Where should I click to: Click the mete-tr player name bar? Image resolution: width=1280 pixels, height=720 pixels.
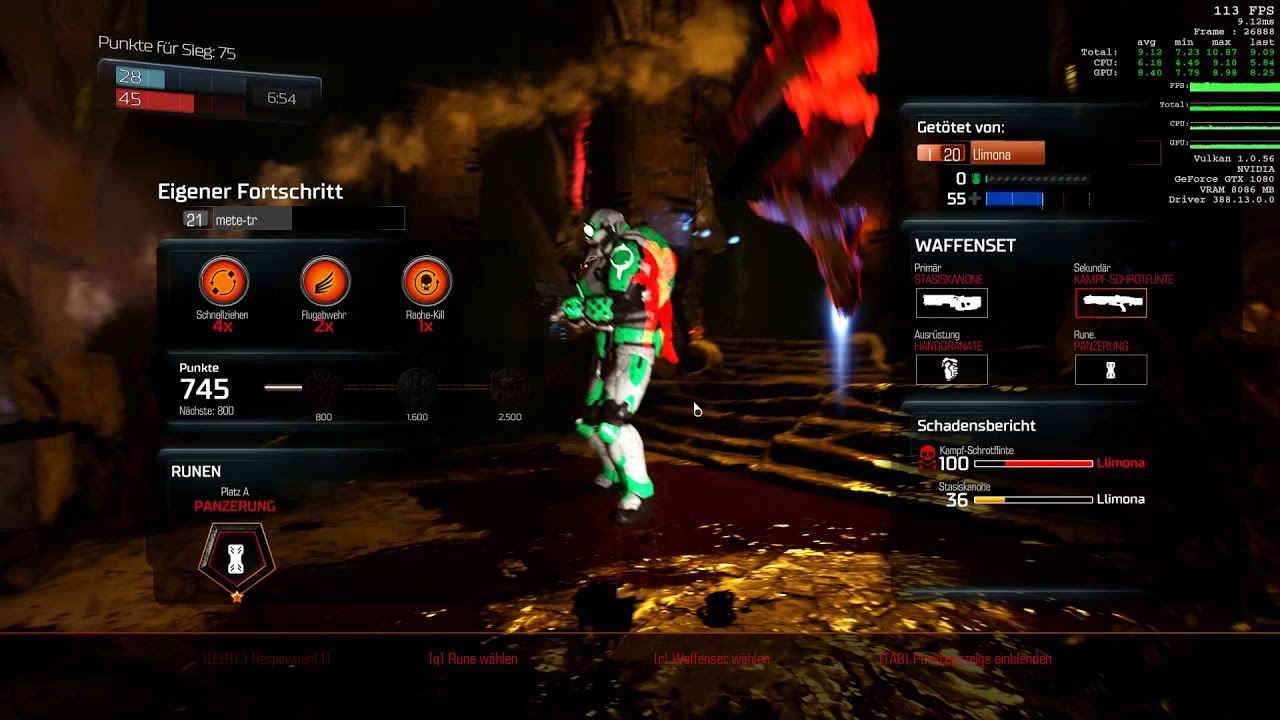point(294,220)
